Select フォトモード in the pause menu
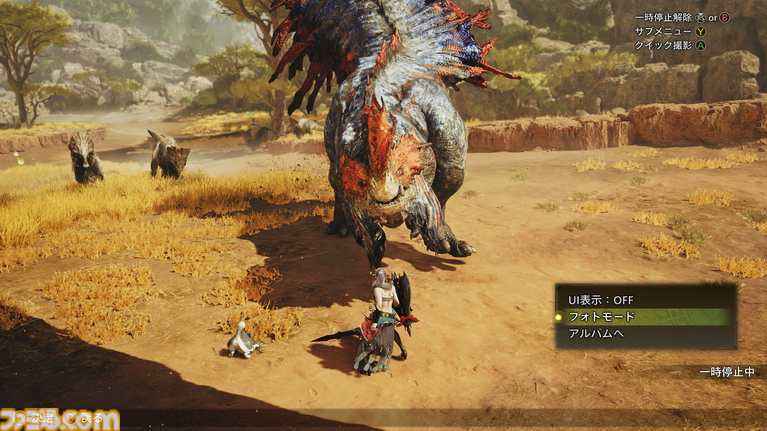 pos(601,316)
